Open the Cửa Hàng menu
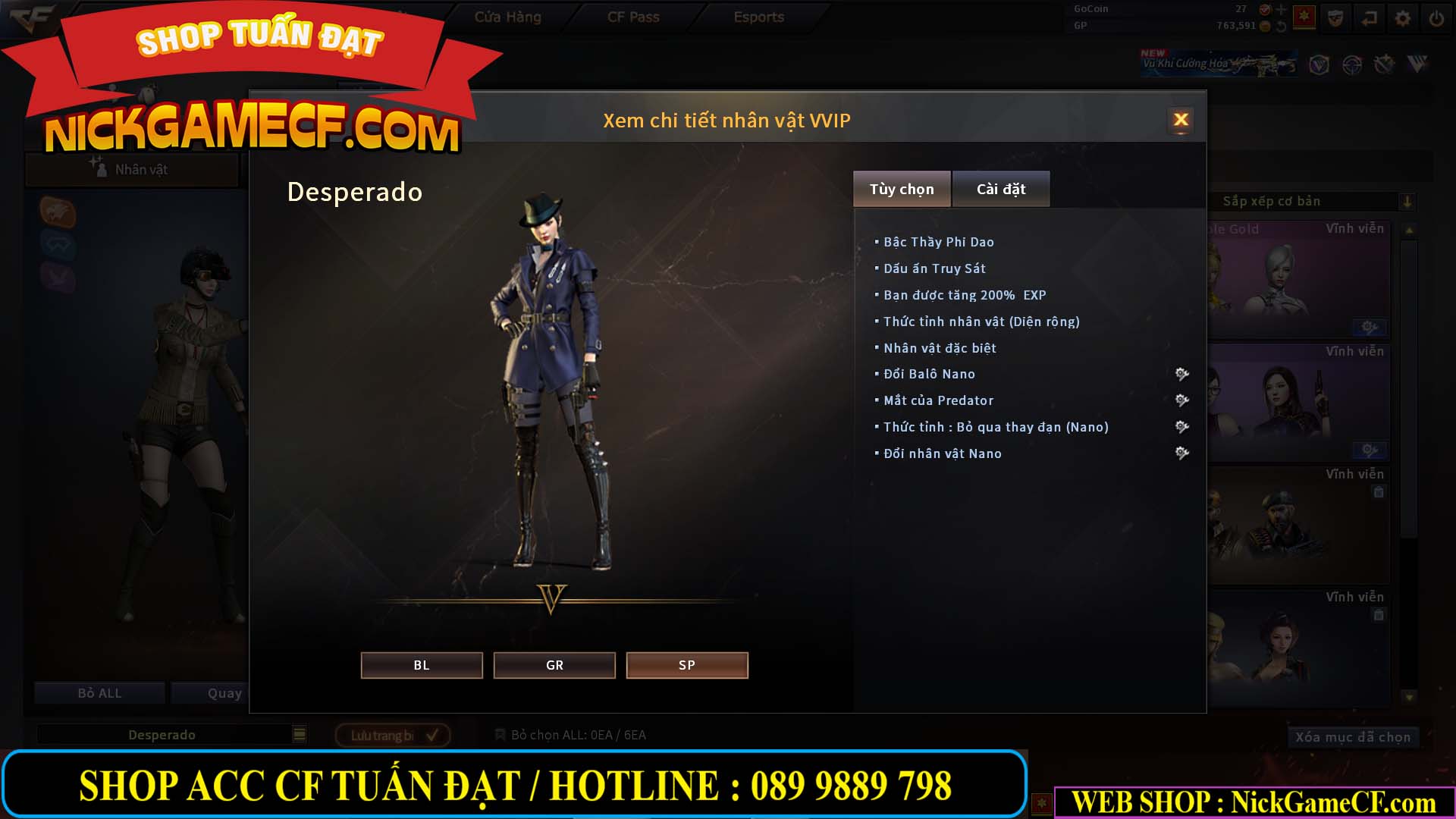This screenshot has width=1456, height=819. (x=508, y=17)
